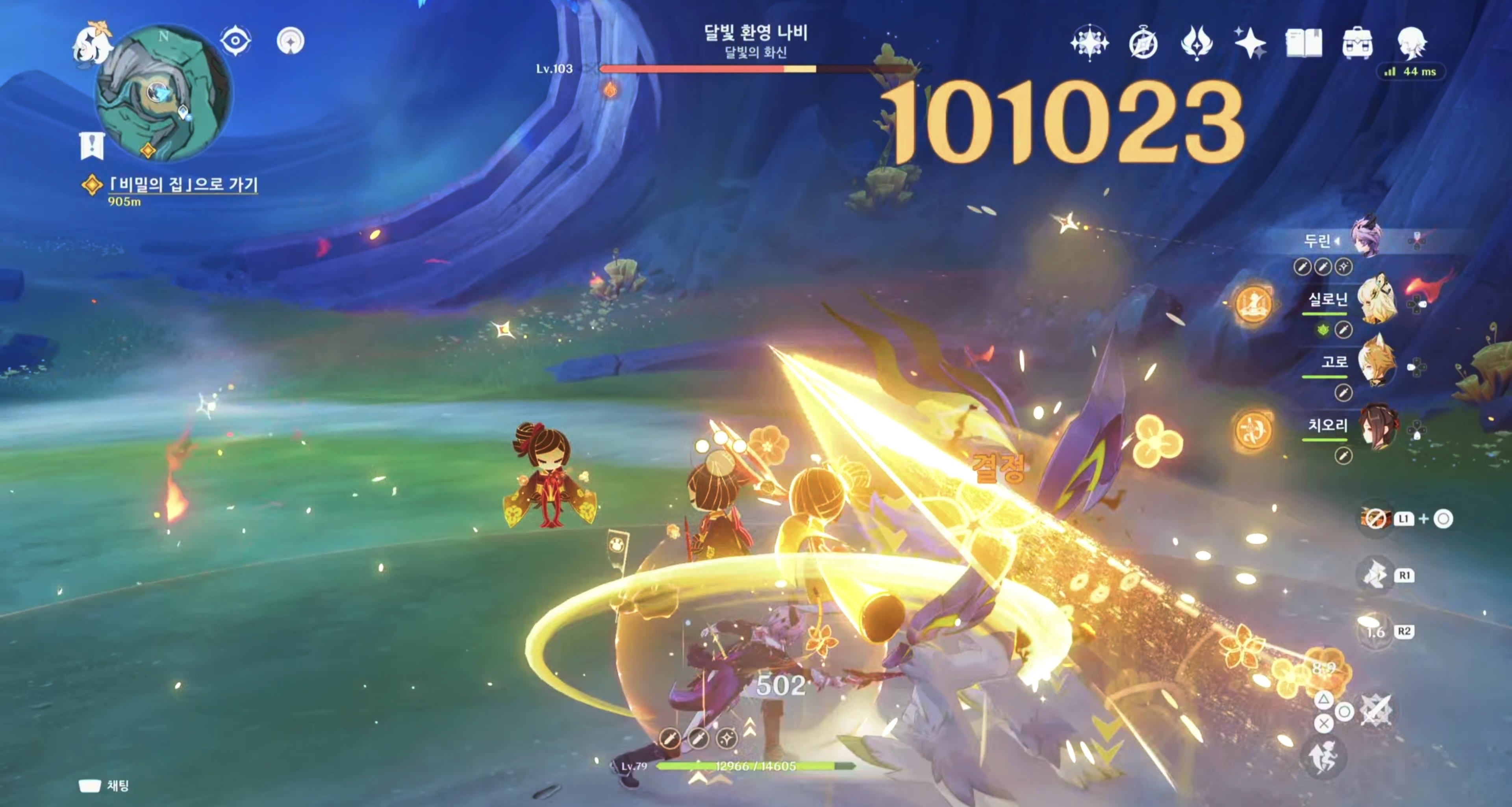
Task: Toggle the eye-shaped elemental sight icon
Action: [x=235, y=41]
